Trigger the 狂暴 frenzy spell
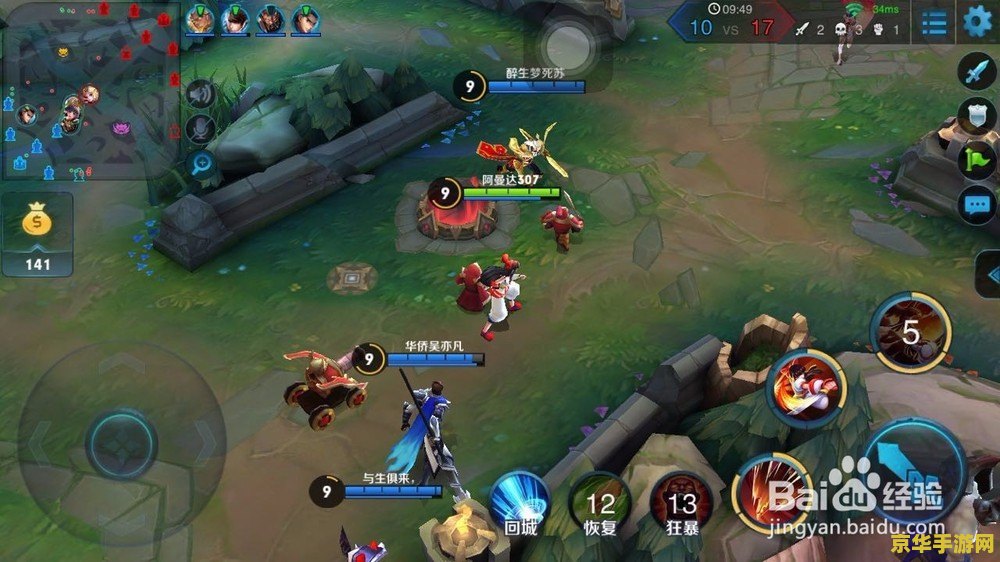The image size is (1000, 562). coord(681,503)
